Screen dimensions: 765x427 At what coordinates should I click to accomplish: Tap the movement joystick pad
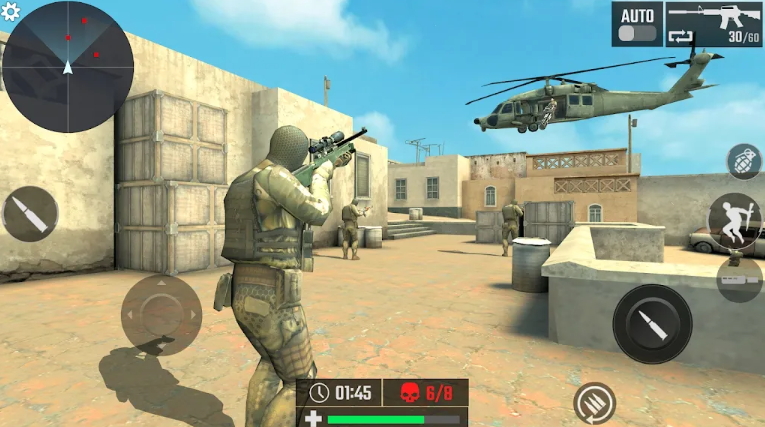[161, 314]
